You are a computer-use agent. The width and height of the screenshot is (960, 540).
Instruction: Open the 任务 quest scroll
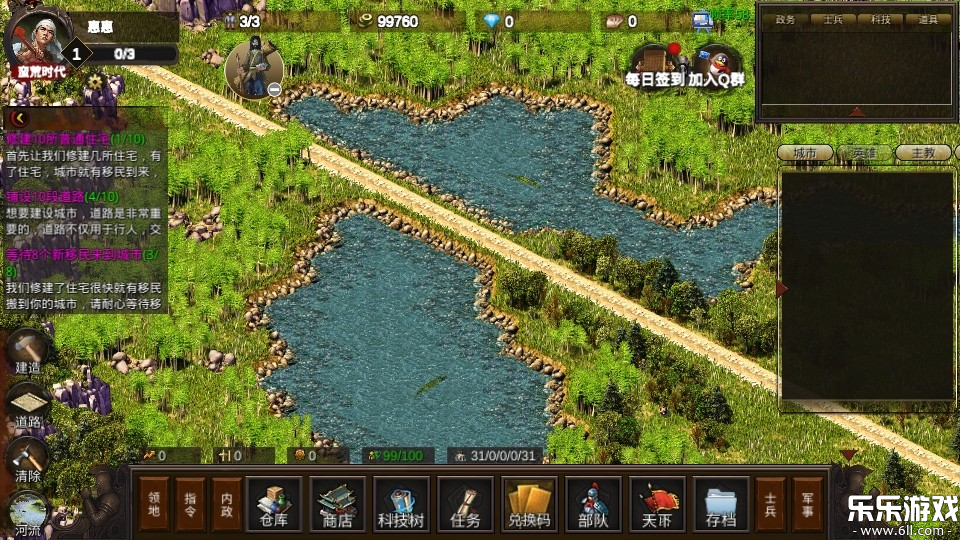pos(465,504)
